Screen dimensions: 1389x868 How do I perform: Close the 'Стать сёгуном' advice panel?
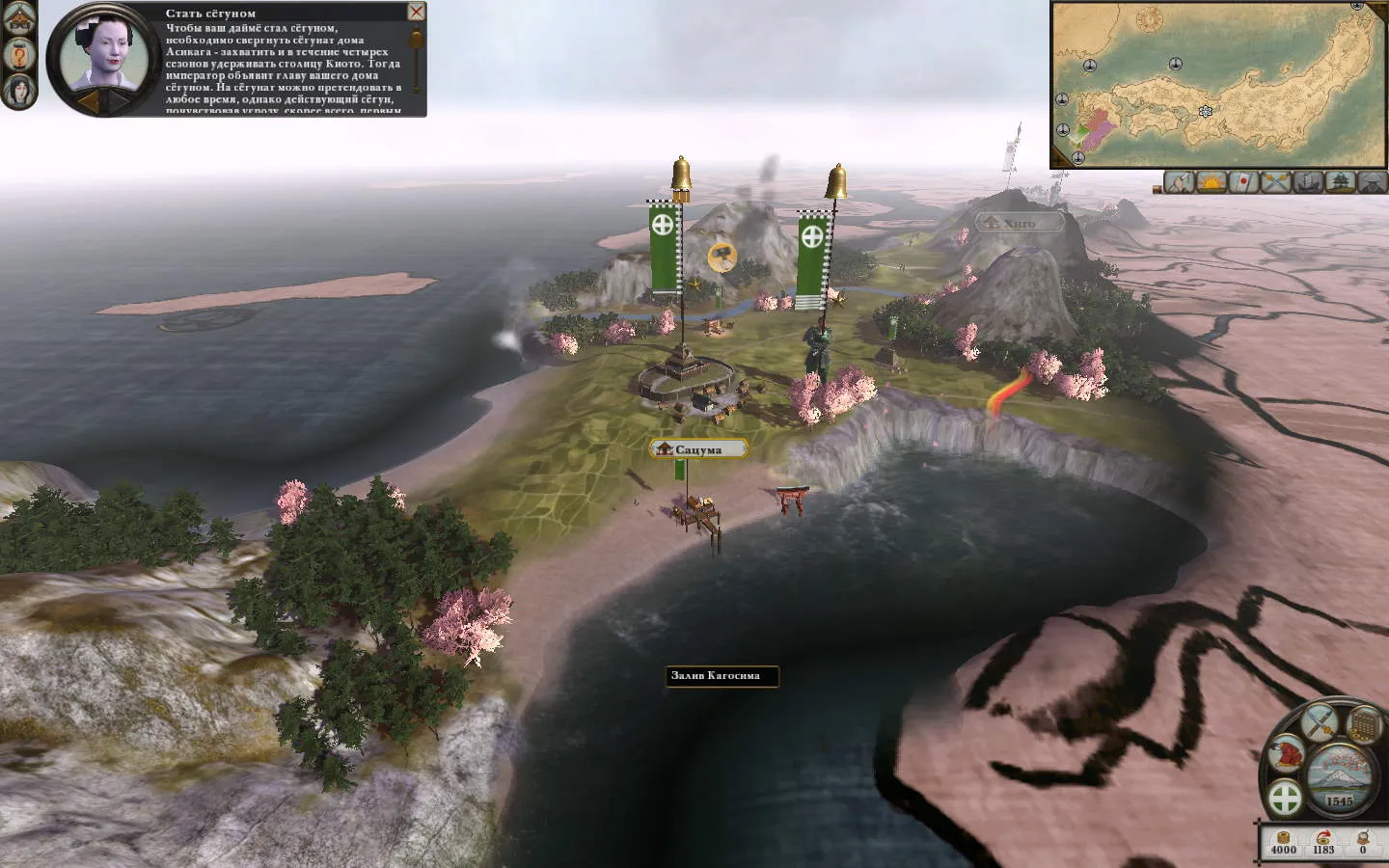tap(416, 12)
